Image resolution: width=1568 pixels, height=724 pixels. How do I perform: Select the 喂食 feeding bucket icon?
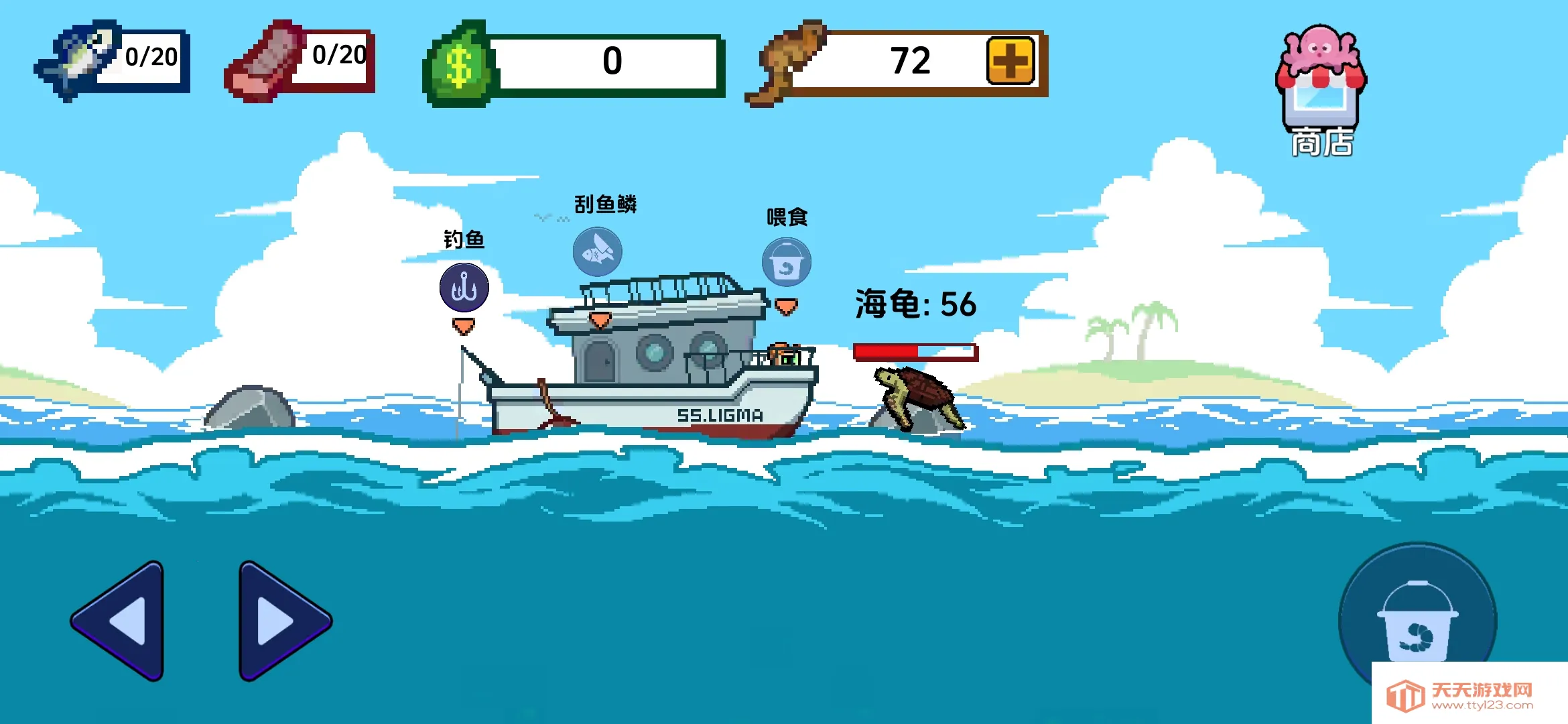tap(785, 262)
